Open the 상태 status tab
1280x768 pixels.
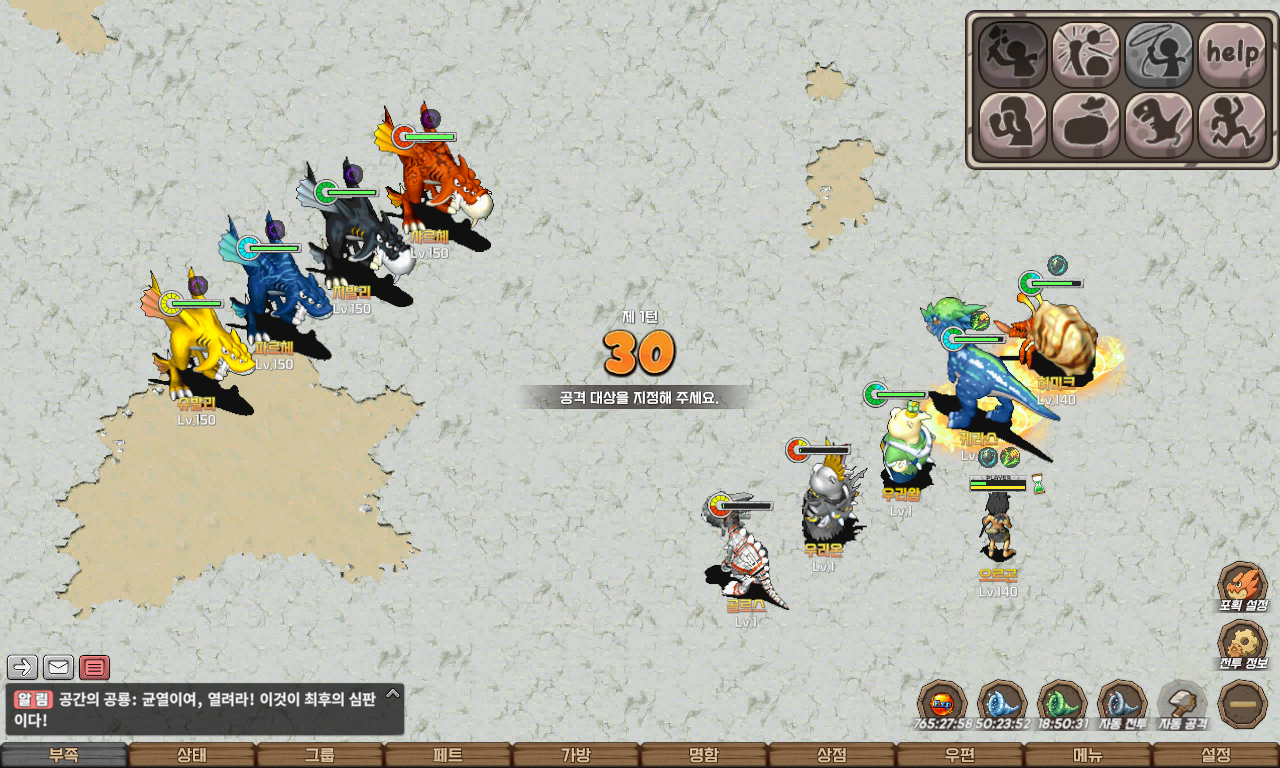[192, 755]
